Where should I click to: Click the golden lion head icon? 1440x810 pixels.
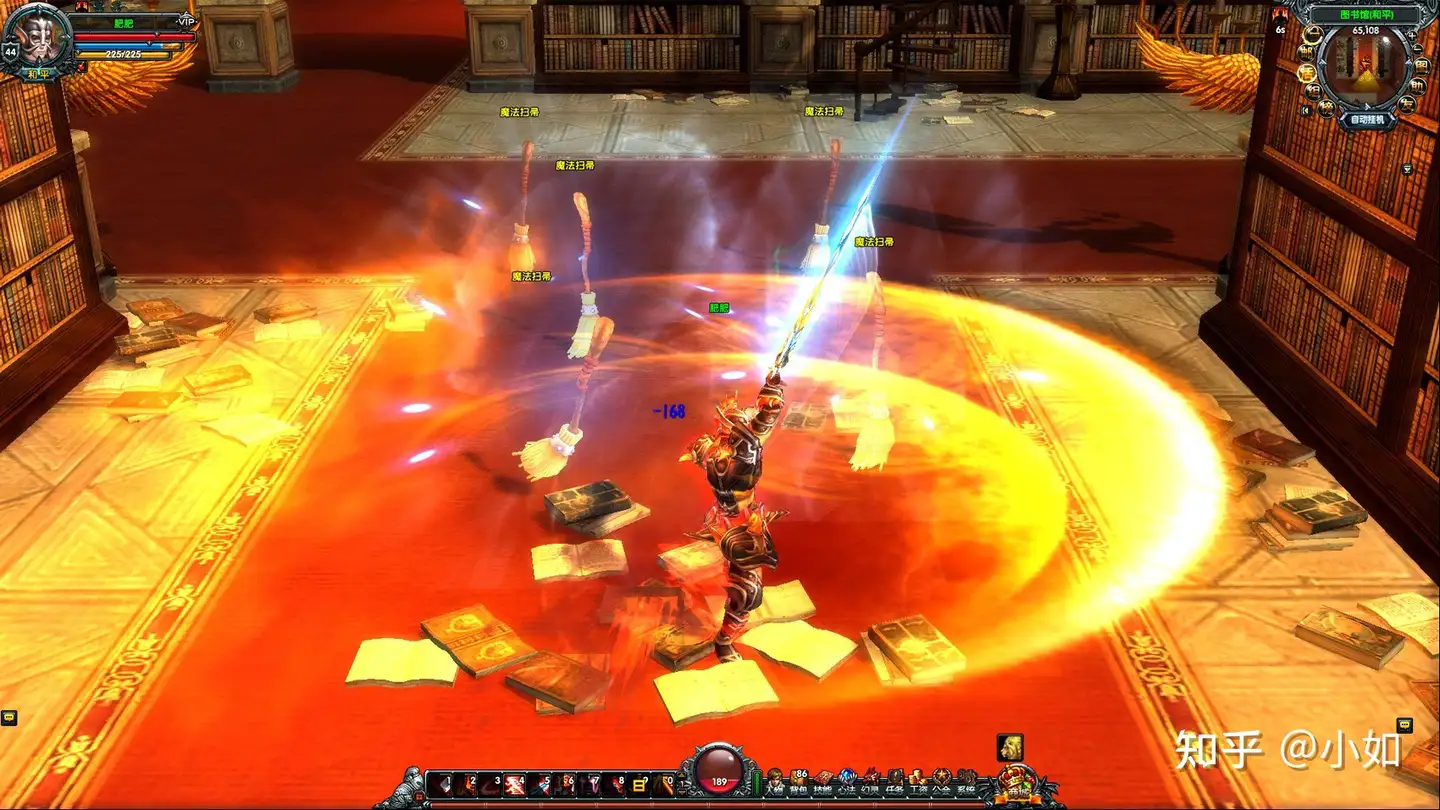(x=1010, y=746)
